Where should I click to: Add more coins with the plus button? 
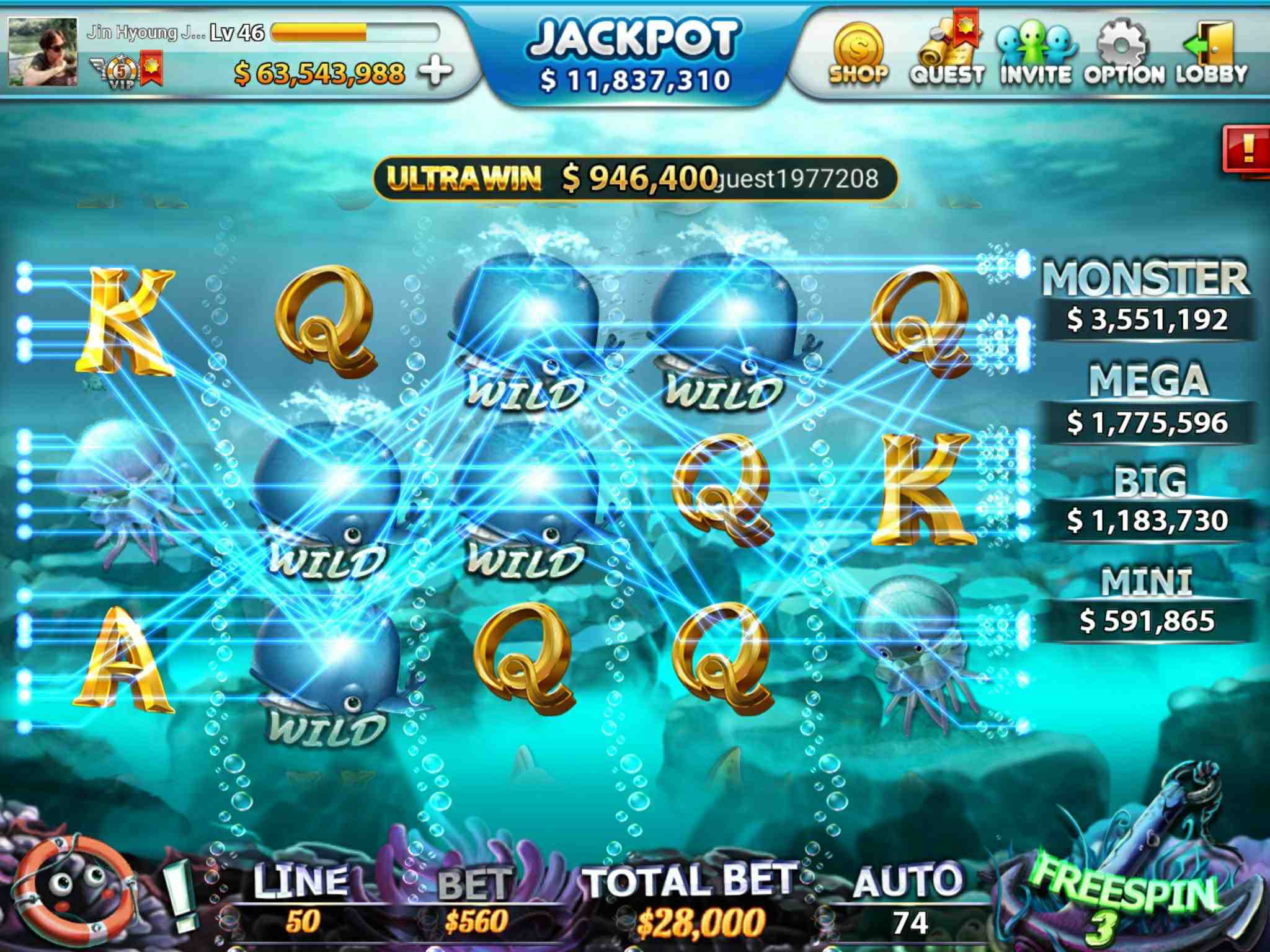[435, 73]
